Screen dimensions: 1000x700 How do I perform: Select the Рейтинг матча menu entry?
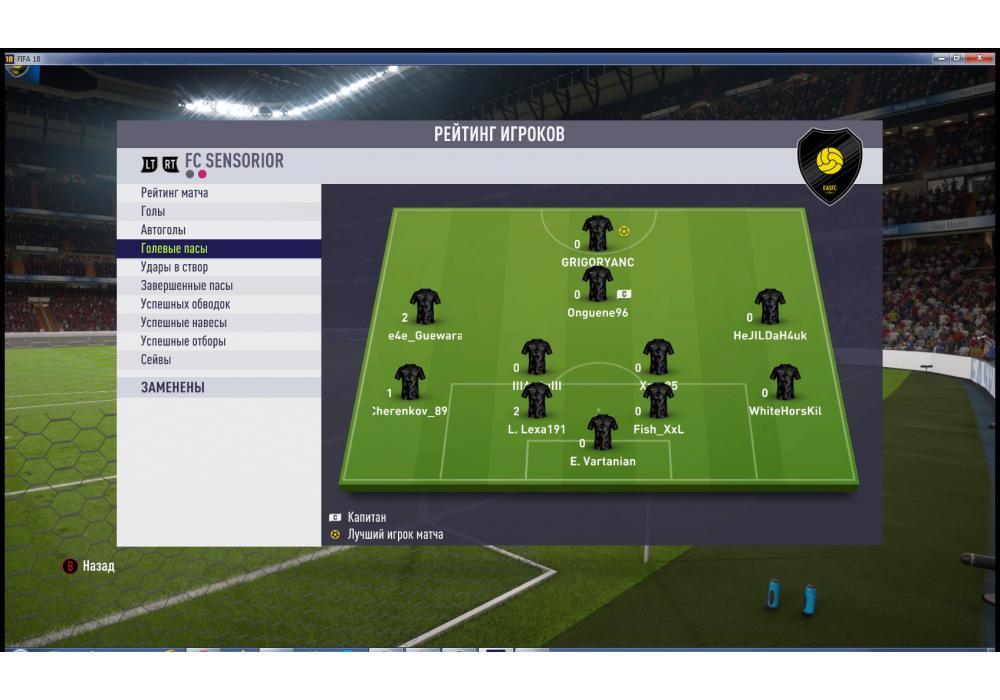click(175, 193)
